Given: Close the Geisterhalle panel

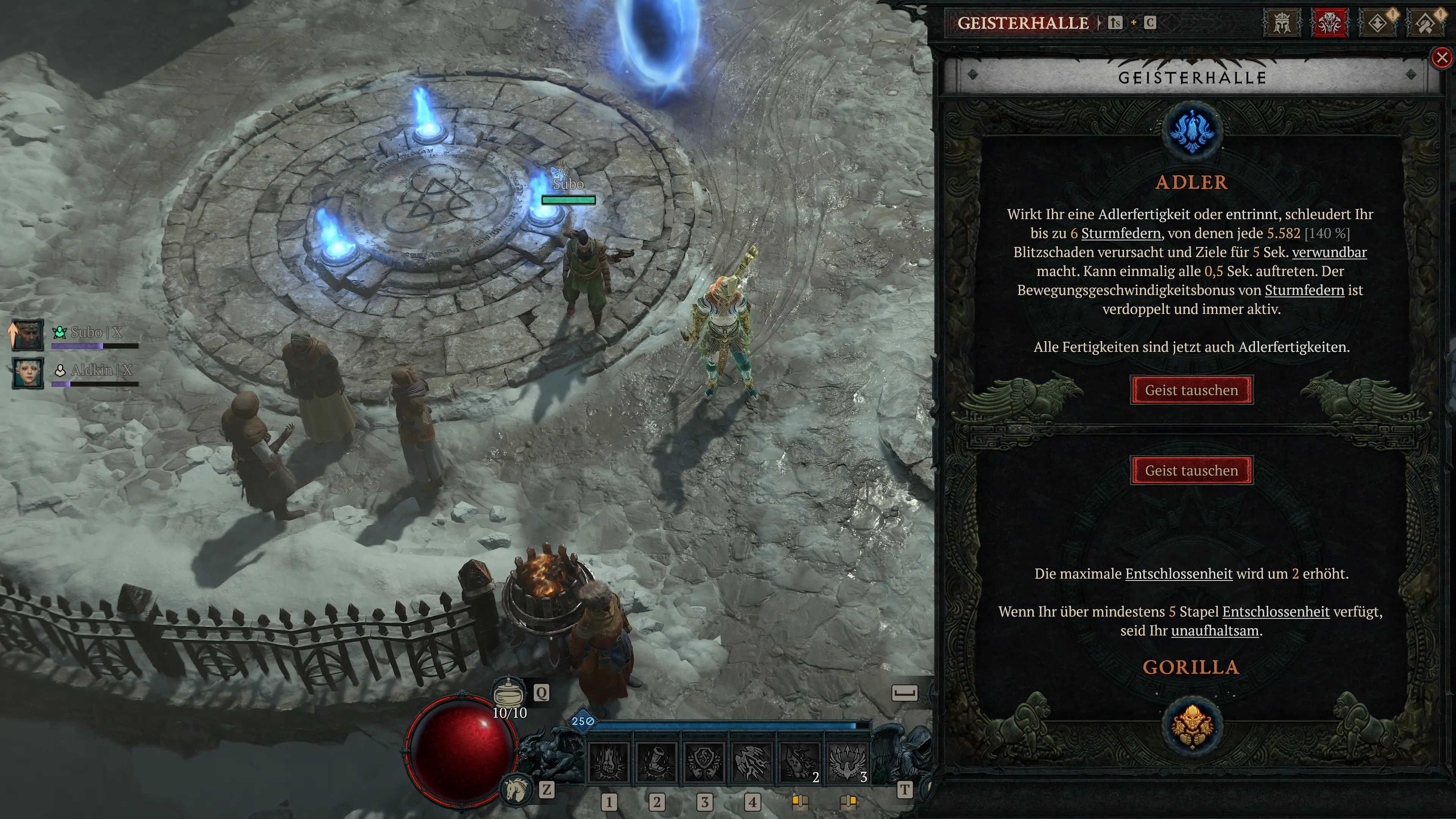Looking at the screenshot, I should (1441, 58).
